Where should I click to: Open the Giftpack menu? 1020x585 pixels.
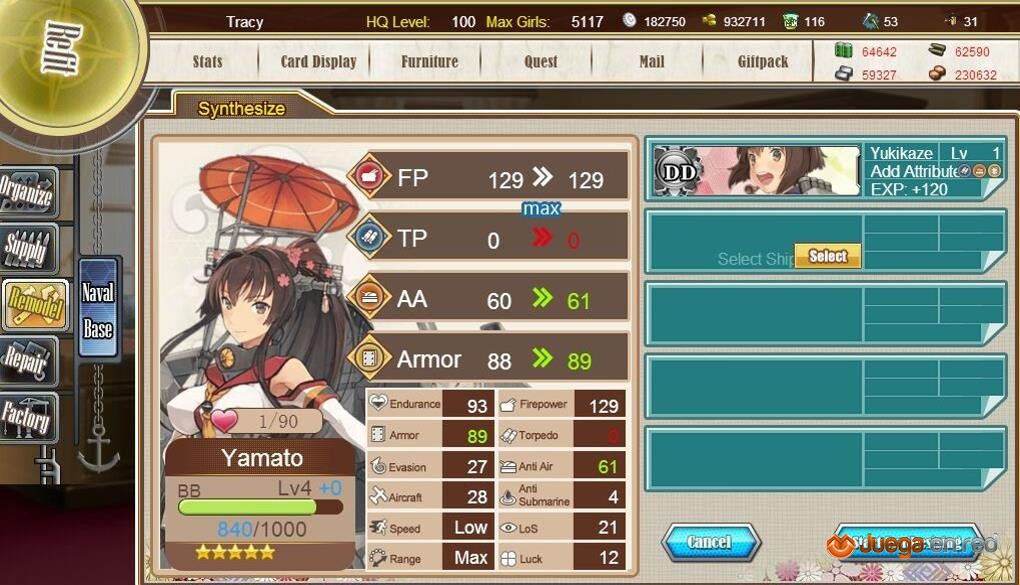tap(763, 61)
